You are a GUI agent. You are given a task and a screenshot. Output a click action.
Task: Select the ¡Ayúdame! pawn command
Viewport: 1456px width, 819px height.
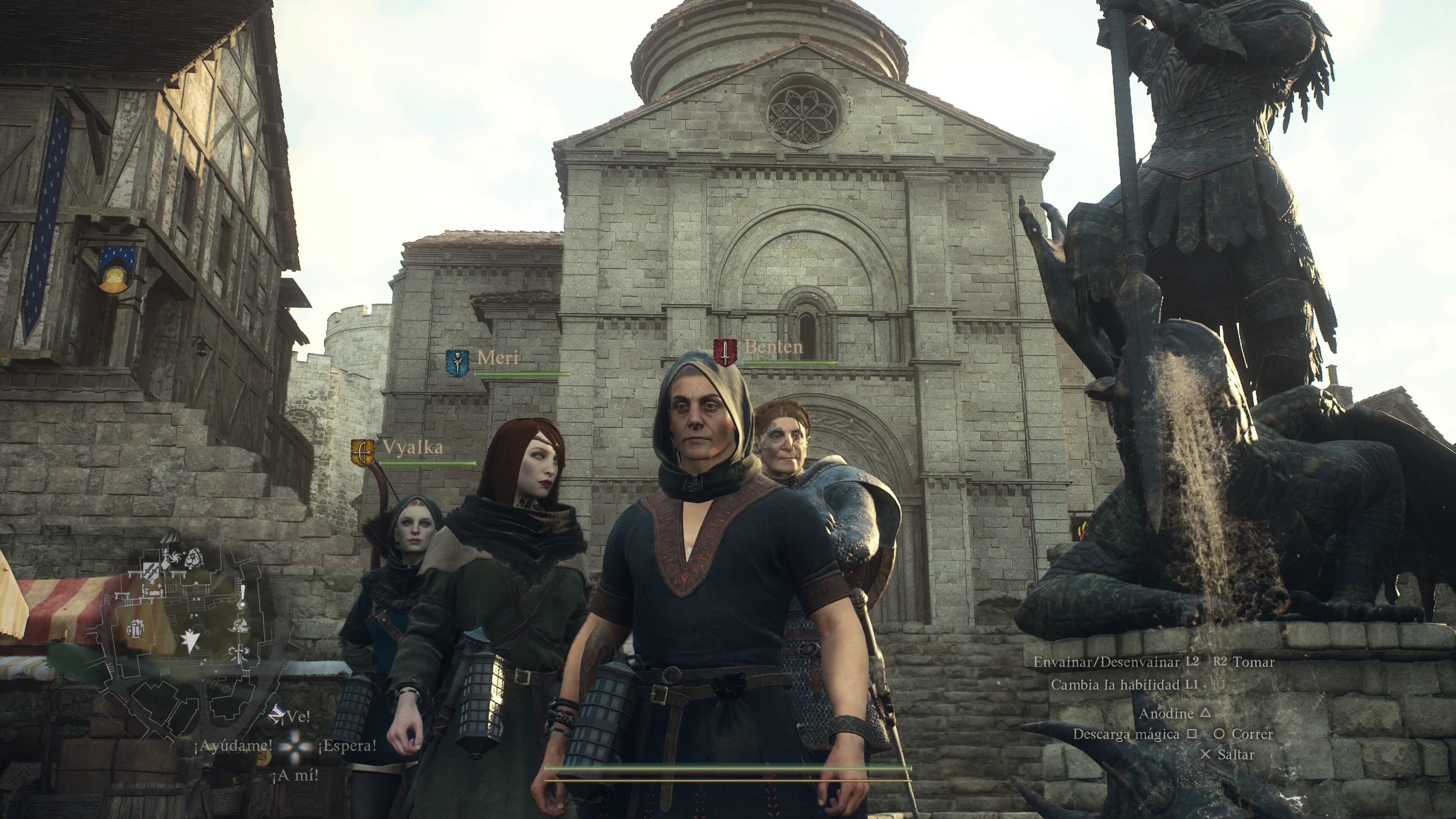tap(233, 745)
